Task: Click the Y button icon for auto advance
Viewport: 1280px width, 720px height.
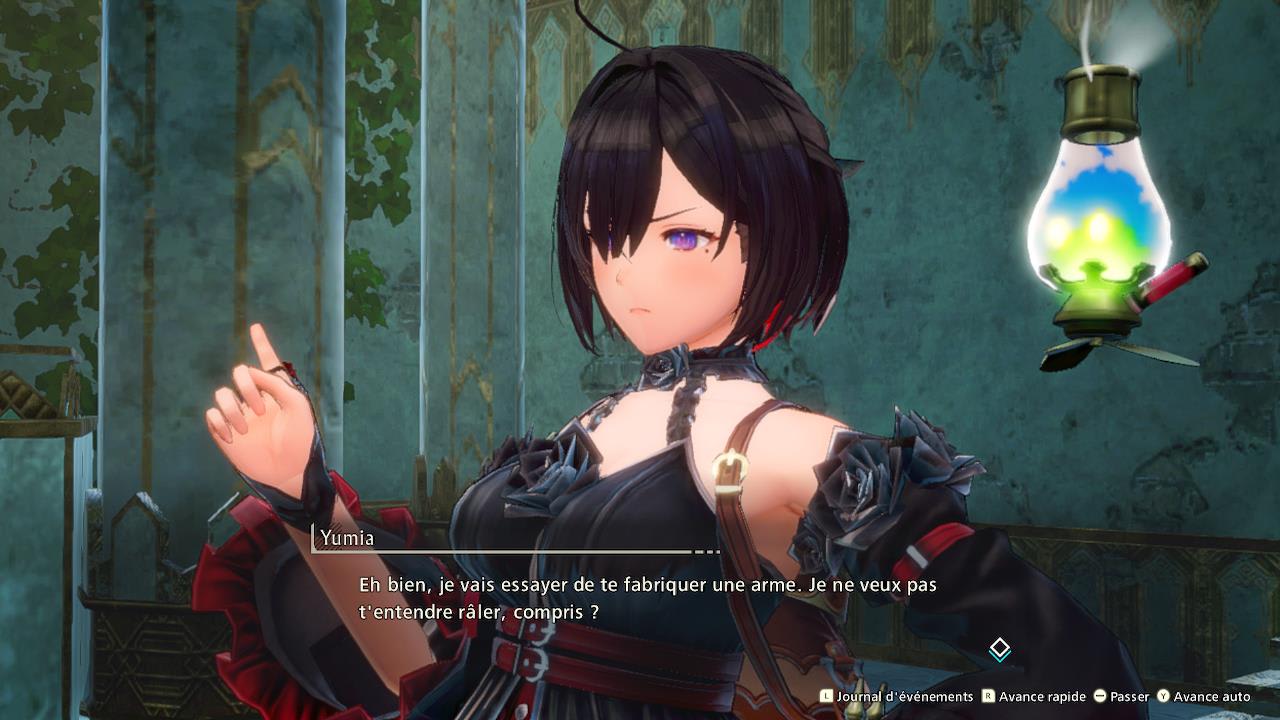Action: click(1161, 696)
